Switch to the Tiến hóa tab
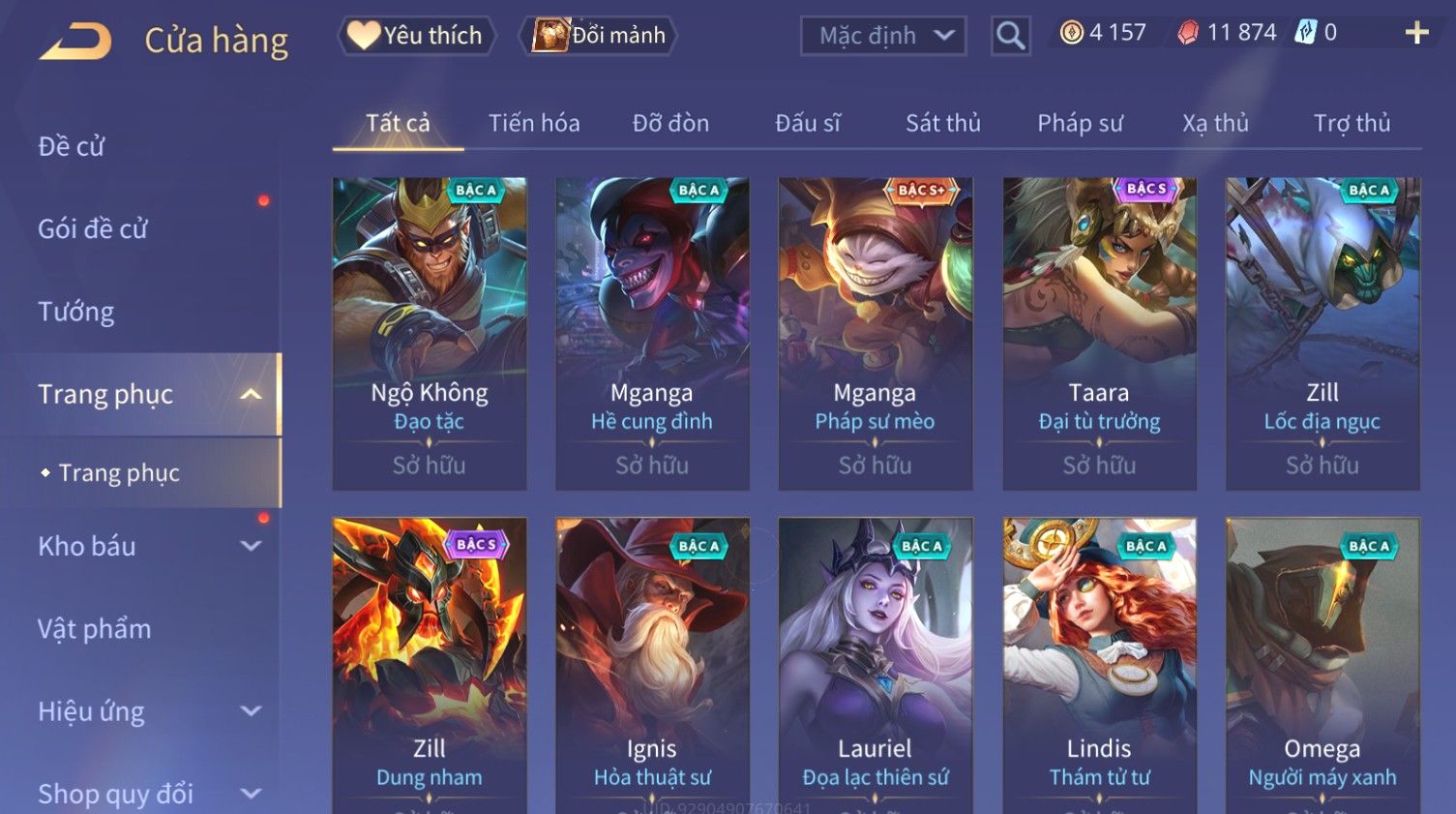 pos(534,123)
